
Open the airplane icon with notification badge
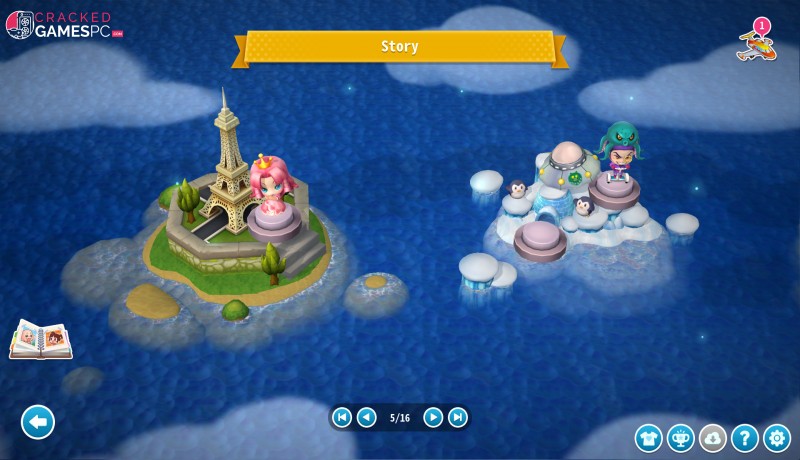(755, 42)
